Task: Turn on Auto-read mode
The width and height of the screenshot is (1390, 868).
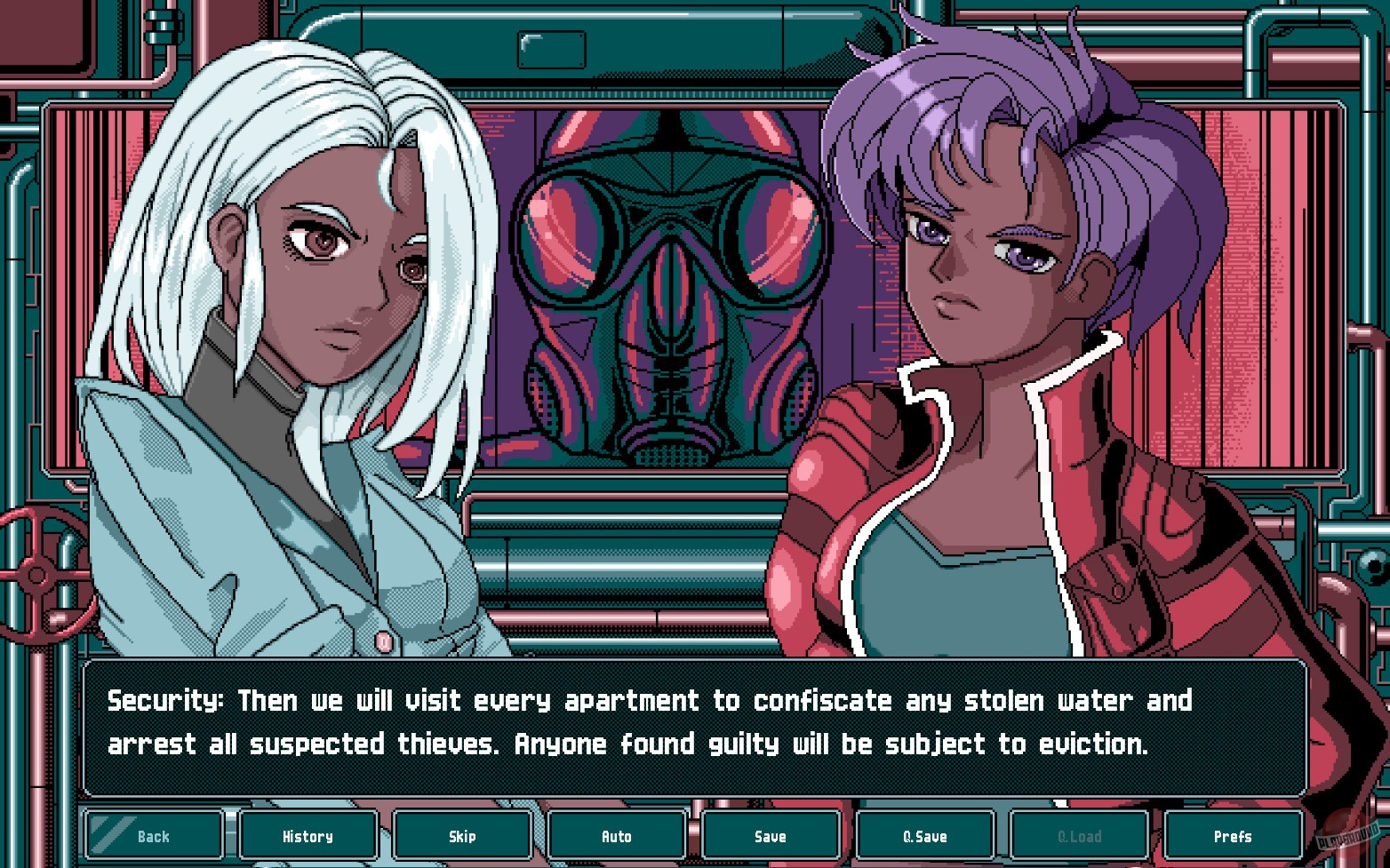Action: (x=617, y=835)
